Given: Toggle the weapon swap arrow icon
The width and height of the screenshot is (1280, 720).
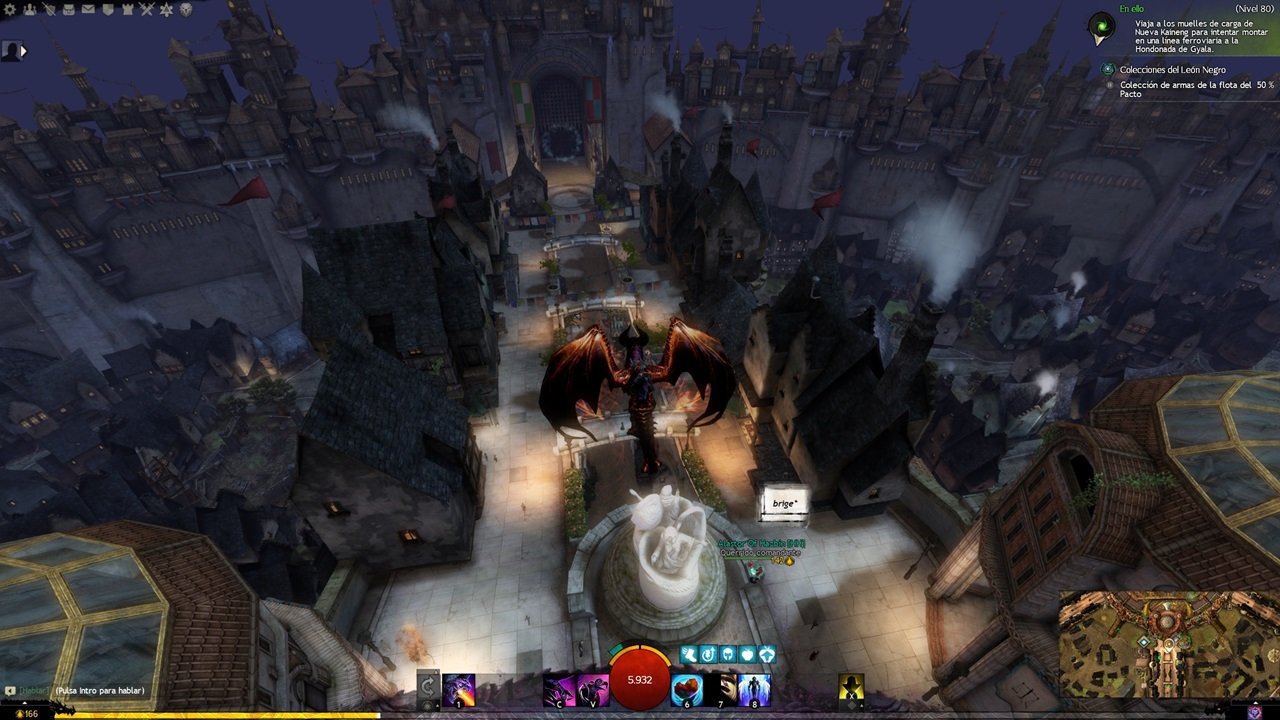Looking at the screenshot, I should point(428,687).
